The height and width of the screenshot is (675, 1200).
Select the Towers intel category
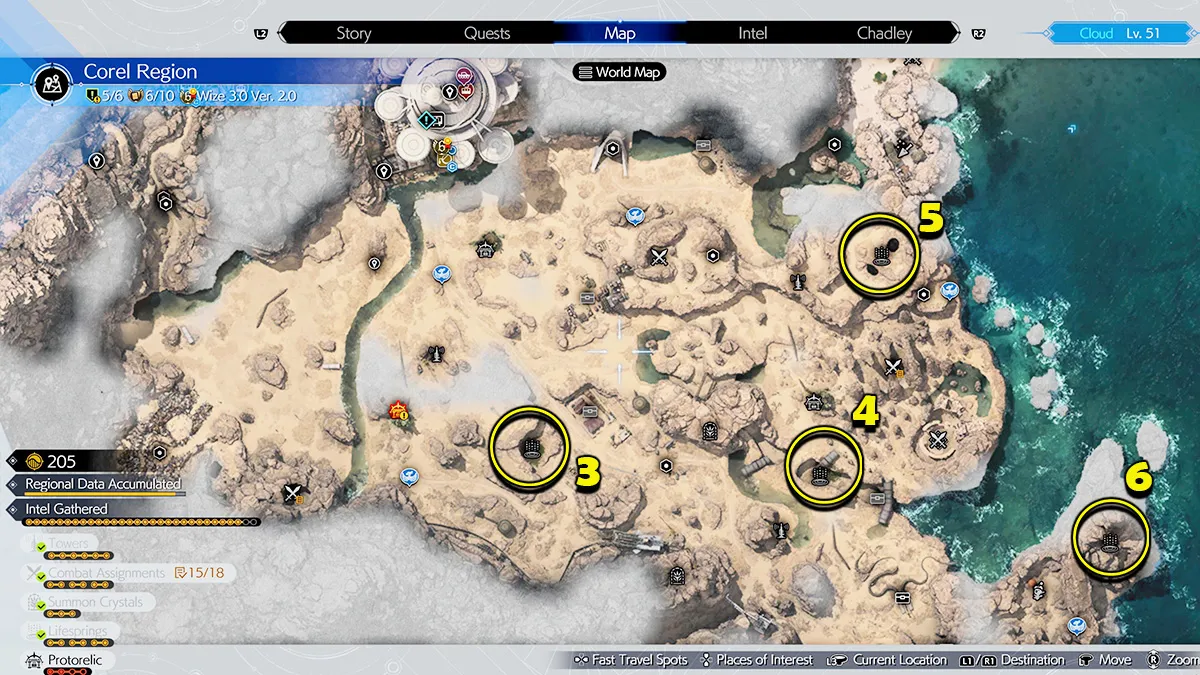coord(70,544)
